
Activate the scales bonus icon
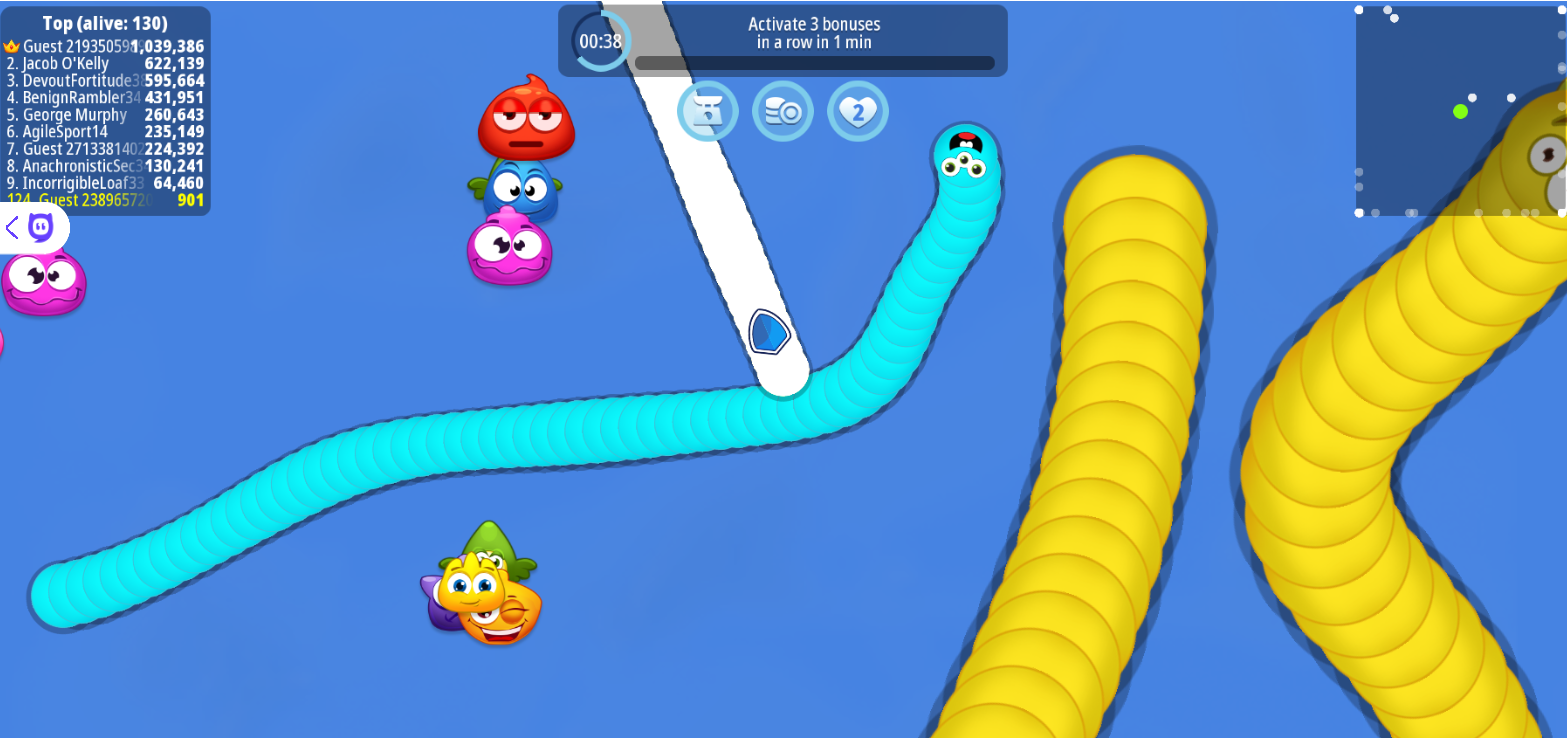tap(708, 111)
